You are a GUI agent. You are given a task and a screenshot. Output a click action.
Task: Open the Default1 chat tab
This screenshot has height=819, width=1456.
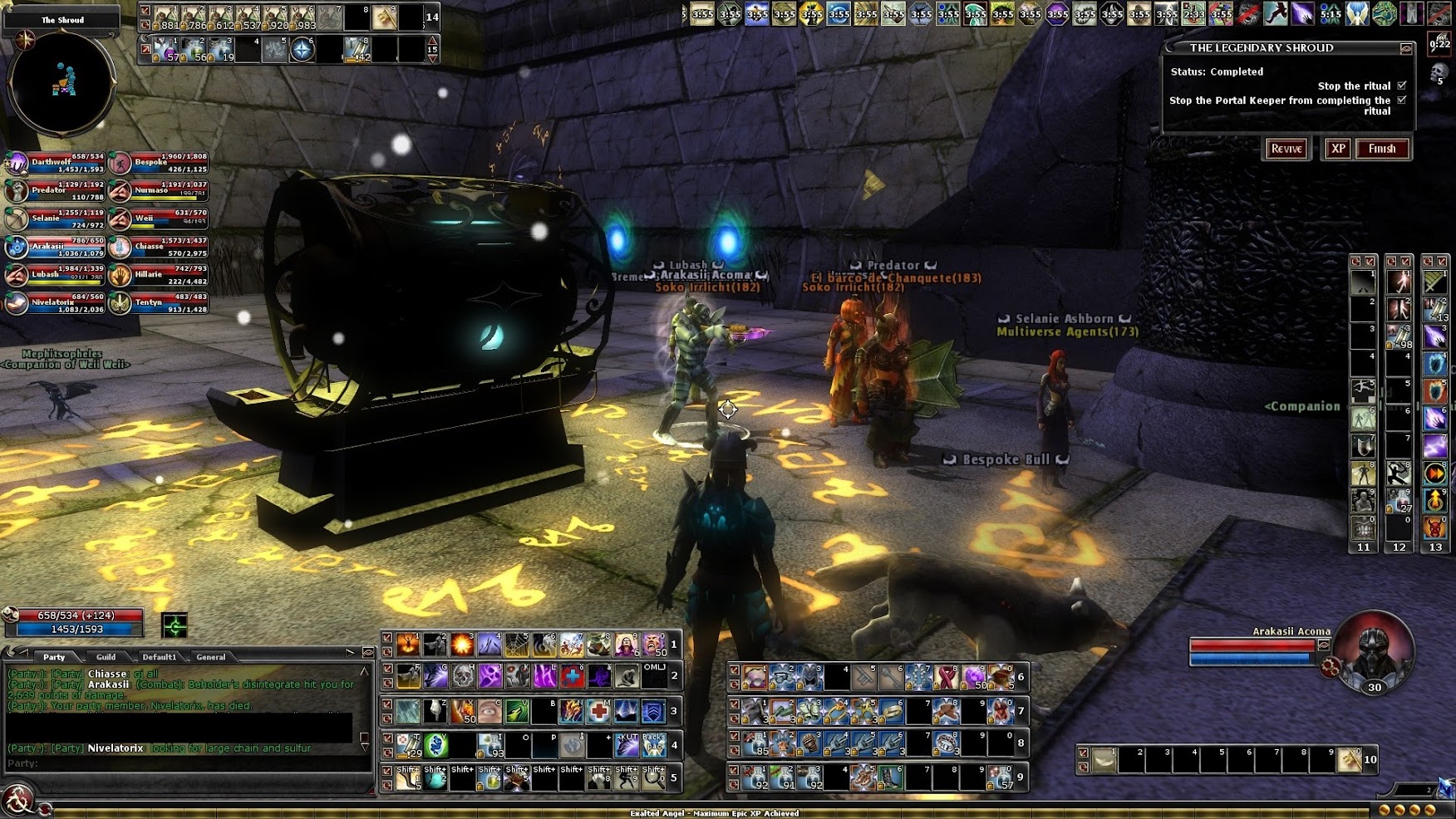158,657
